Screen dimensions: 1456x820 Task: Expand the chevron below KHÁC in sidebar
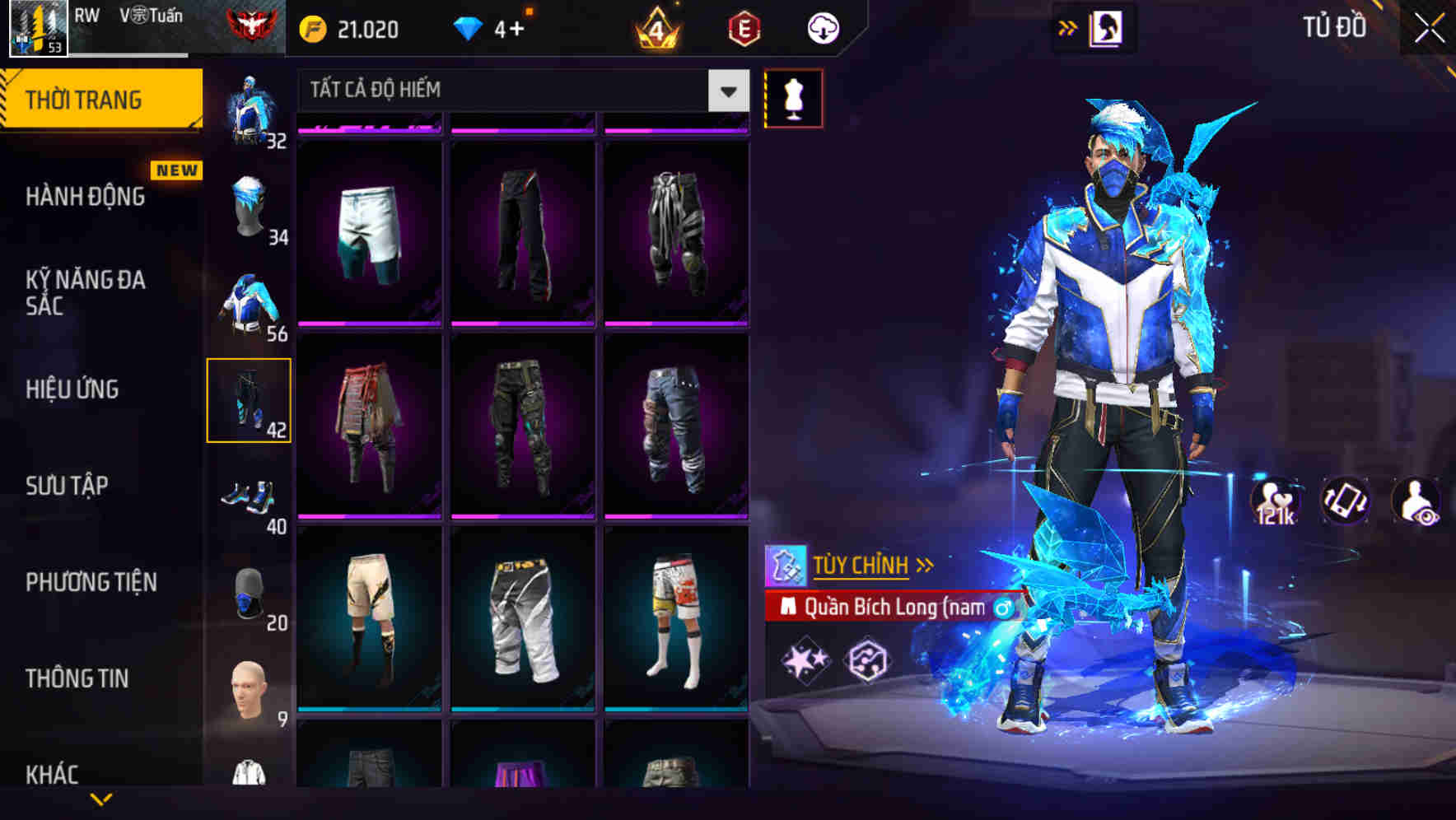click(103, 797)
